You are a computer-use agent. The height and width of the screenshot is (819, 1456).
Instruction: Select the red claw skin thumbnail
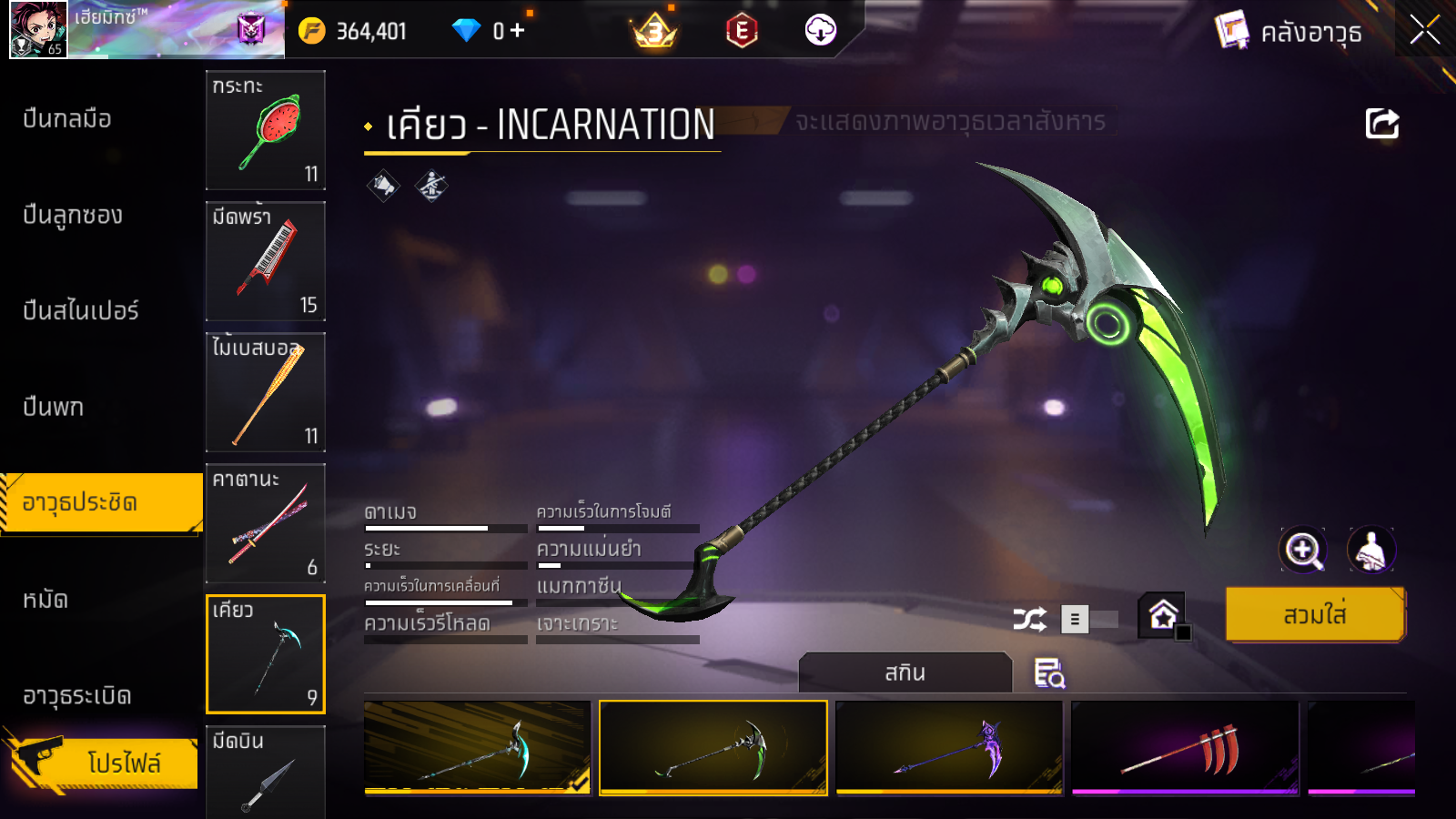click(x=1185, y=748)
